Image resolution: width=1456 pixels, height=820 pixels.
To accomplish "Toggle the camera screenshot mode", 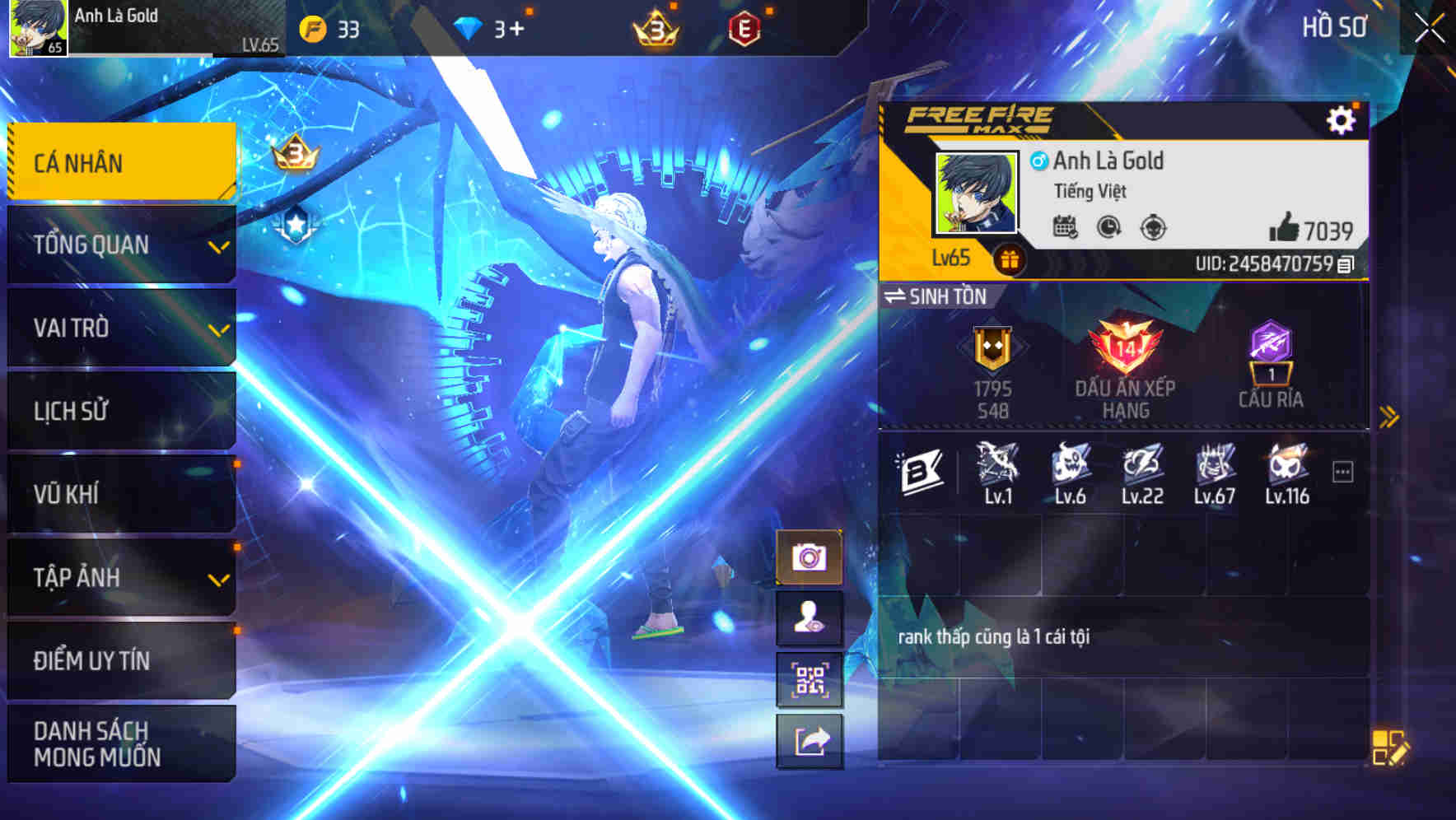I will [x=811, y=556].
